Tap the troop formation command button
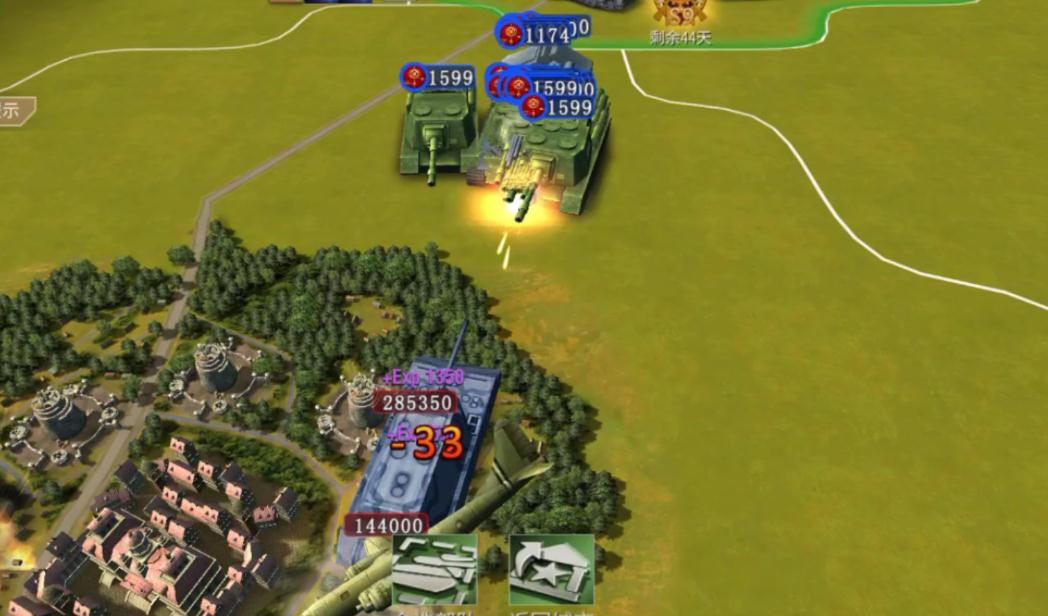 point(434,571)
